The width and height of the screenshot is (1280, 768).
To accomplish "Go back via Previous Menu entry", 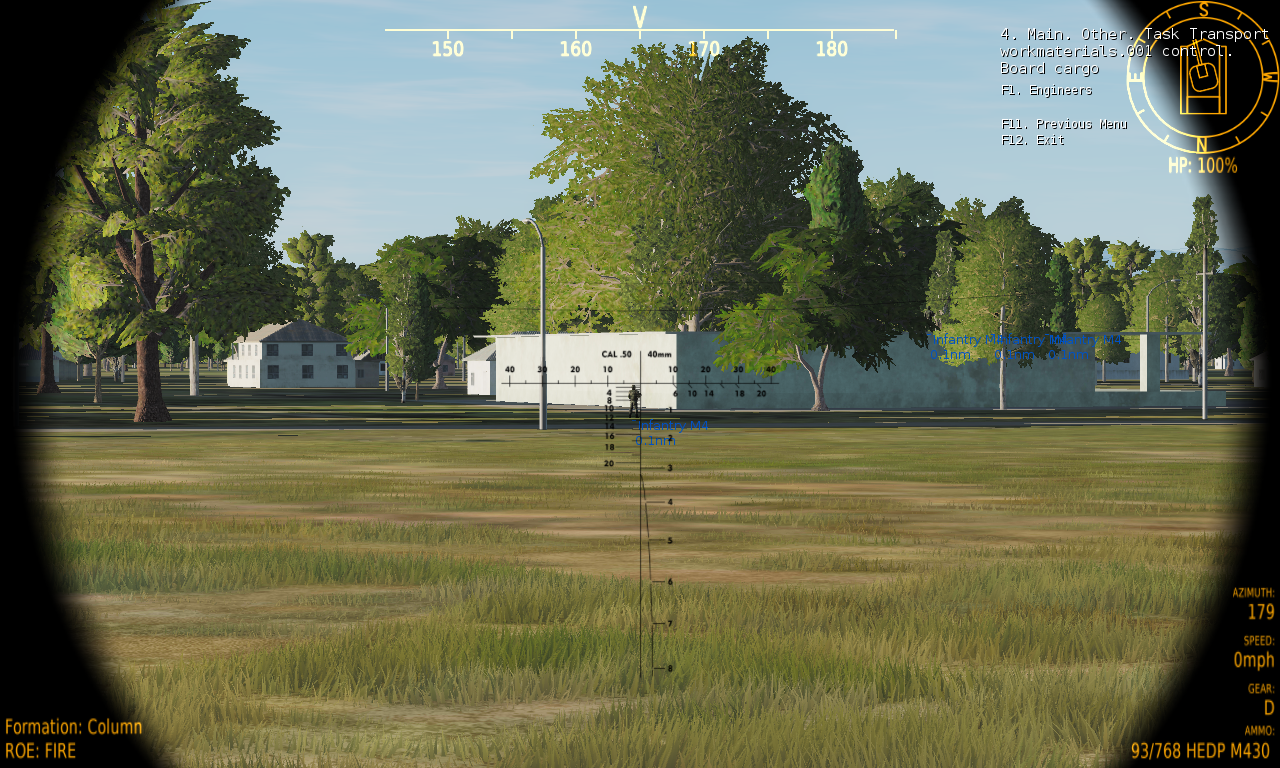I will point(1064,124).
